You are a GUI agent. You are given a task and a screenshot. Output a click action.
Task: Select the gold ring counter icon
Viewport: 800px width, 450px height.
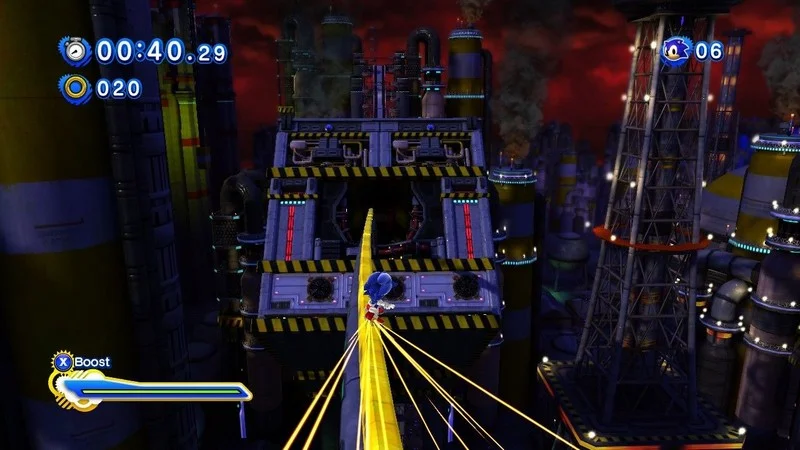click(x=75, y=87)
